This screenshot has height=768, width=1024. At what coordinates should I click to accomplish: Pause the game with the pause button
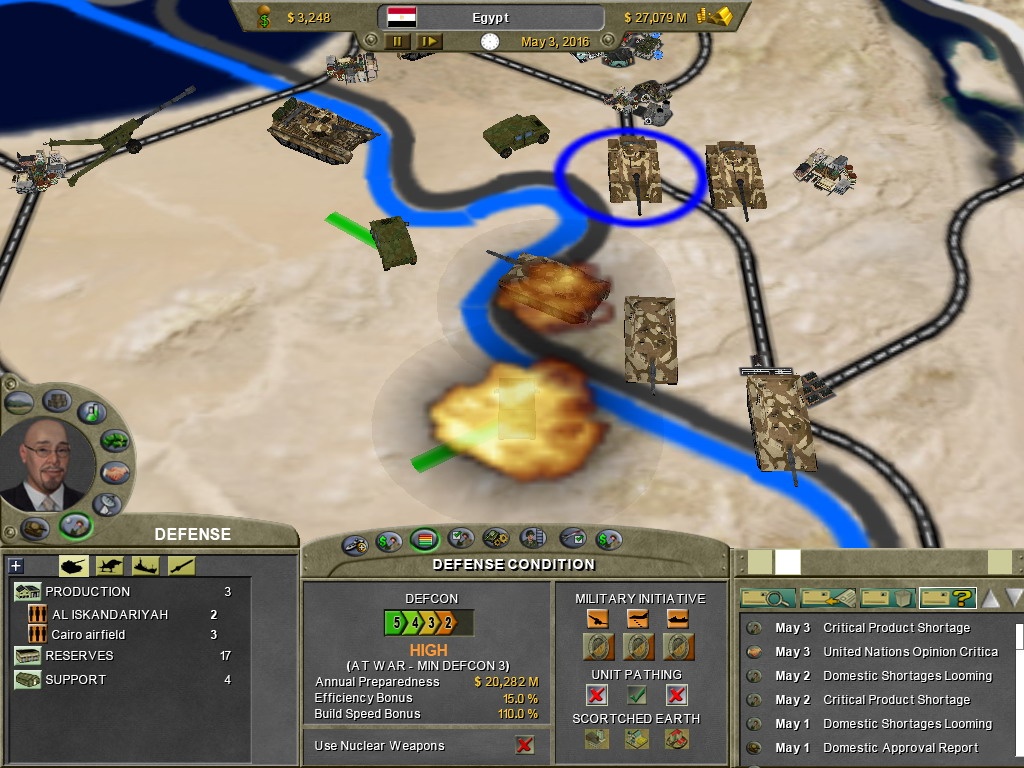(x=398, y=42)
